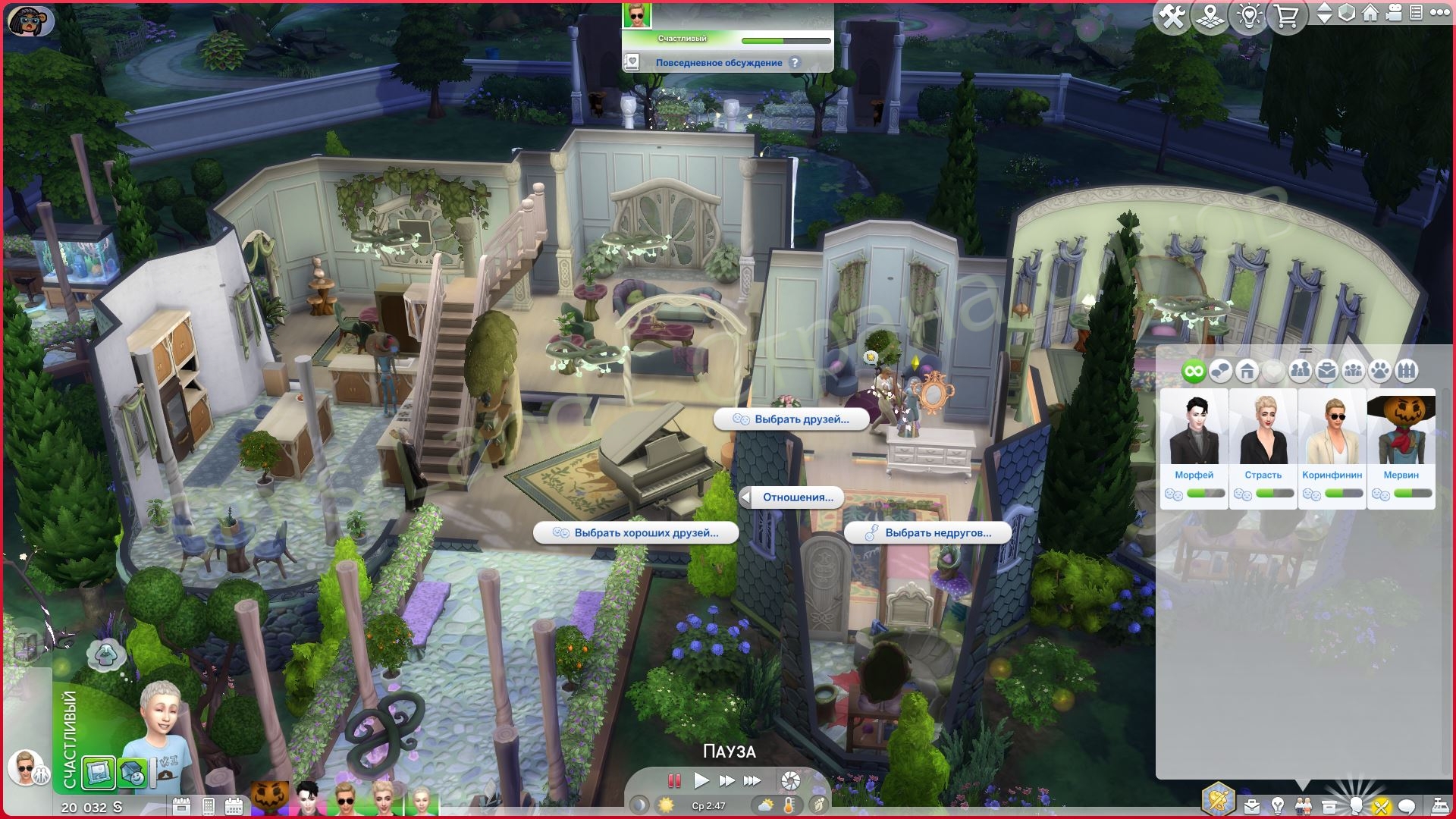Open the three-dots game options menu
Screen dimensions: 1456x819
tap(1439, 13)
